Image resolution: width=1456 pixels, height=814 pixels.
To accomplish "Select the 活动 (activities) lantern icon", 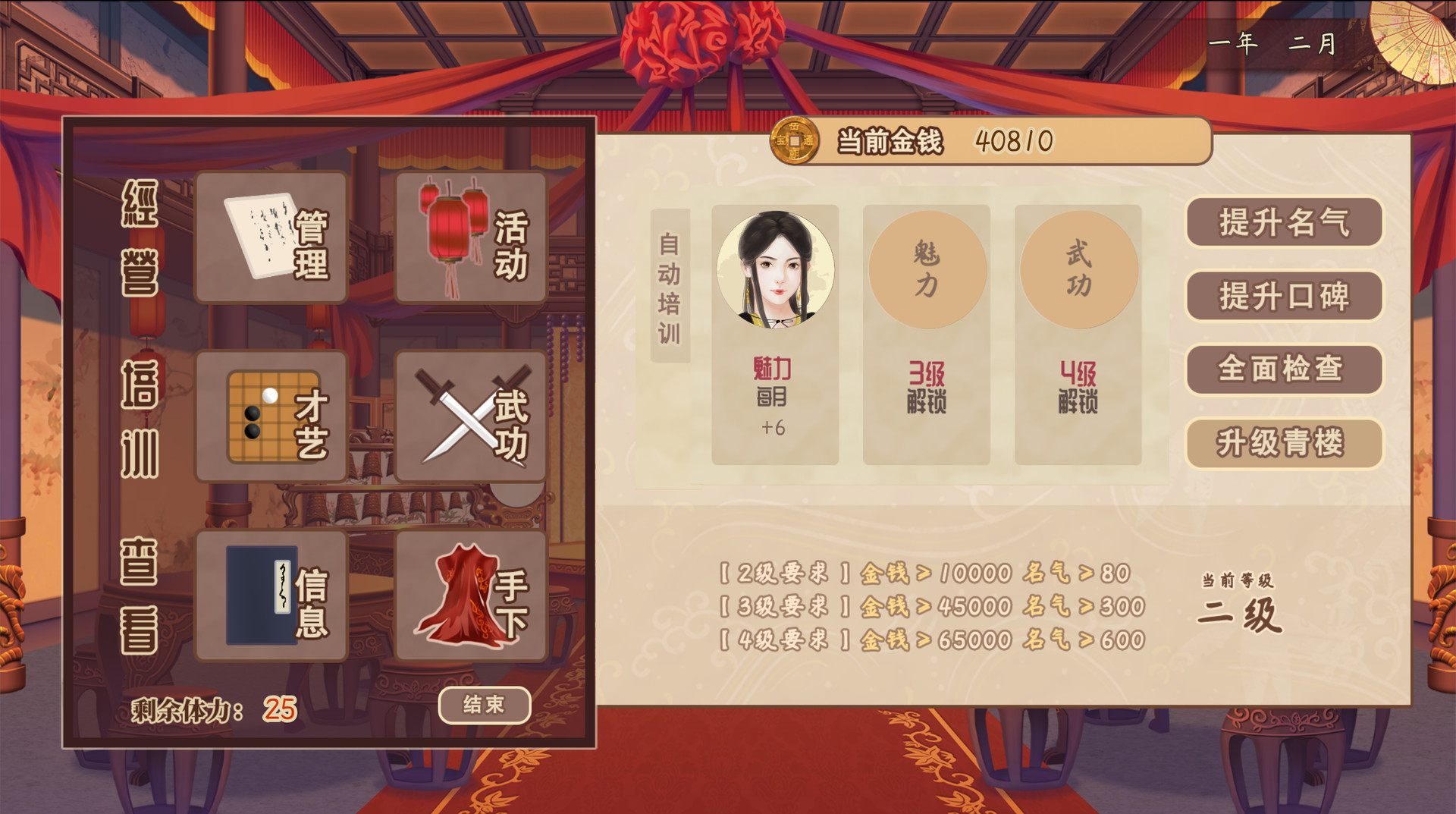I will click(470, 237).
